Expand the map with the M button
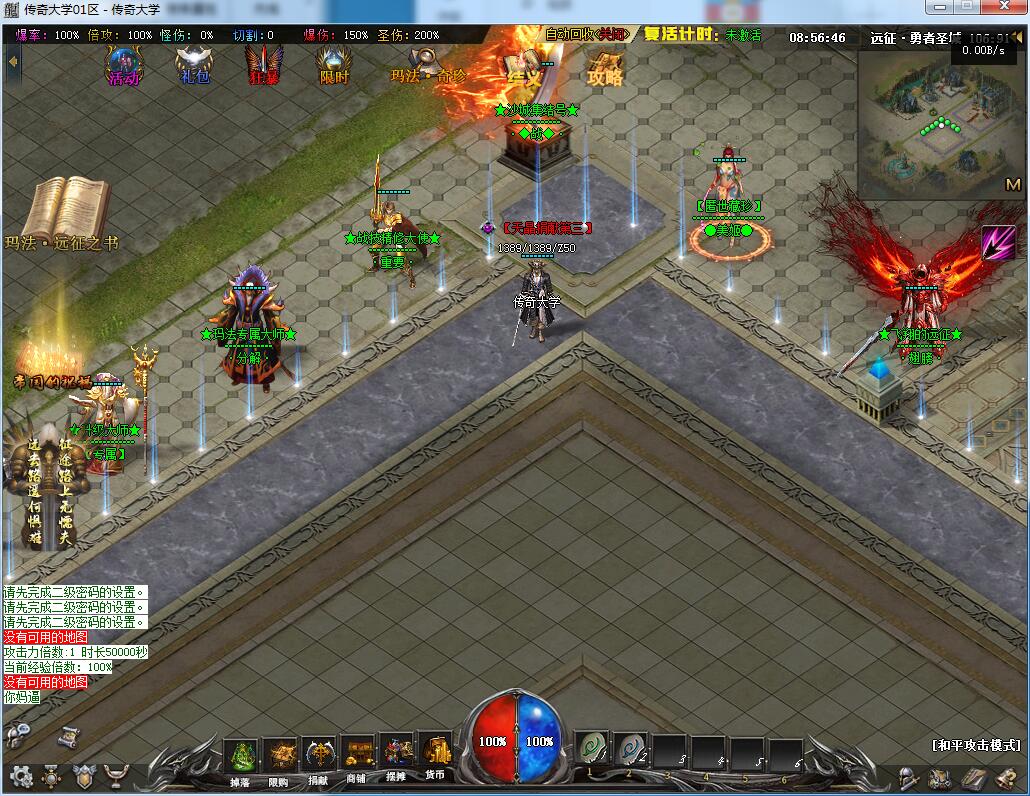This screenshot has width=1030, height=796. (x=1012, y=184)
